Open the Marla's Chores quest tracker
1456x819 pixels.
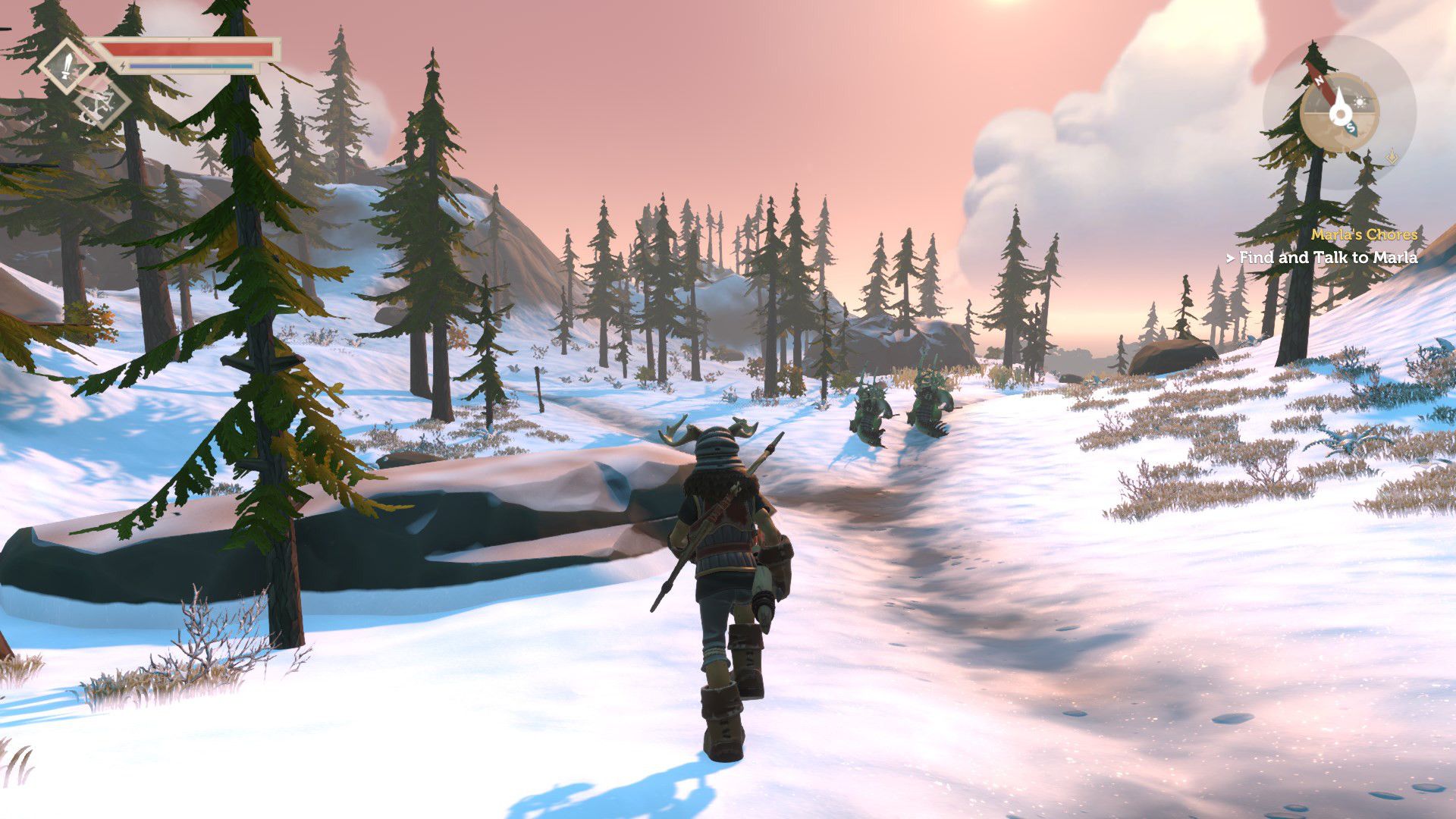tap(1363, 234)
